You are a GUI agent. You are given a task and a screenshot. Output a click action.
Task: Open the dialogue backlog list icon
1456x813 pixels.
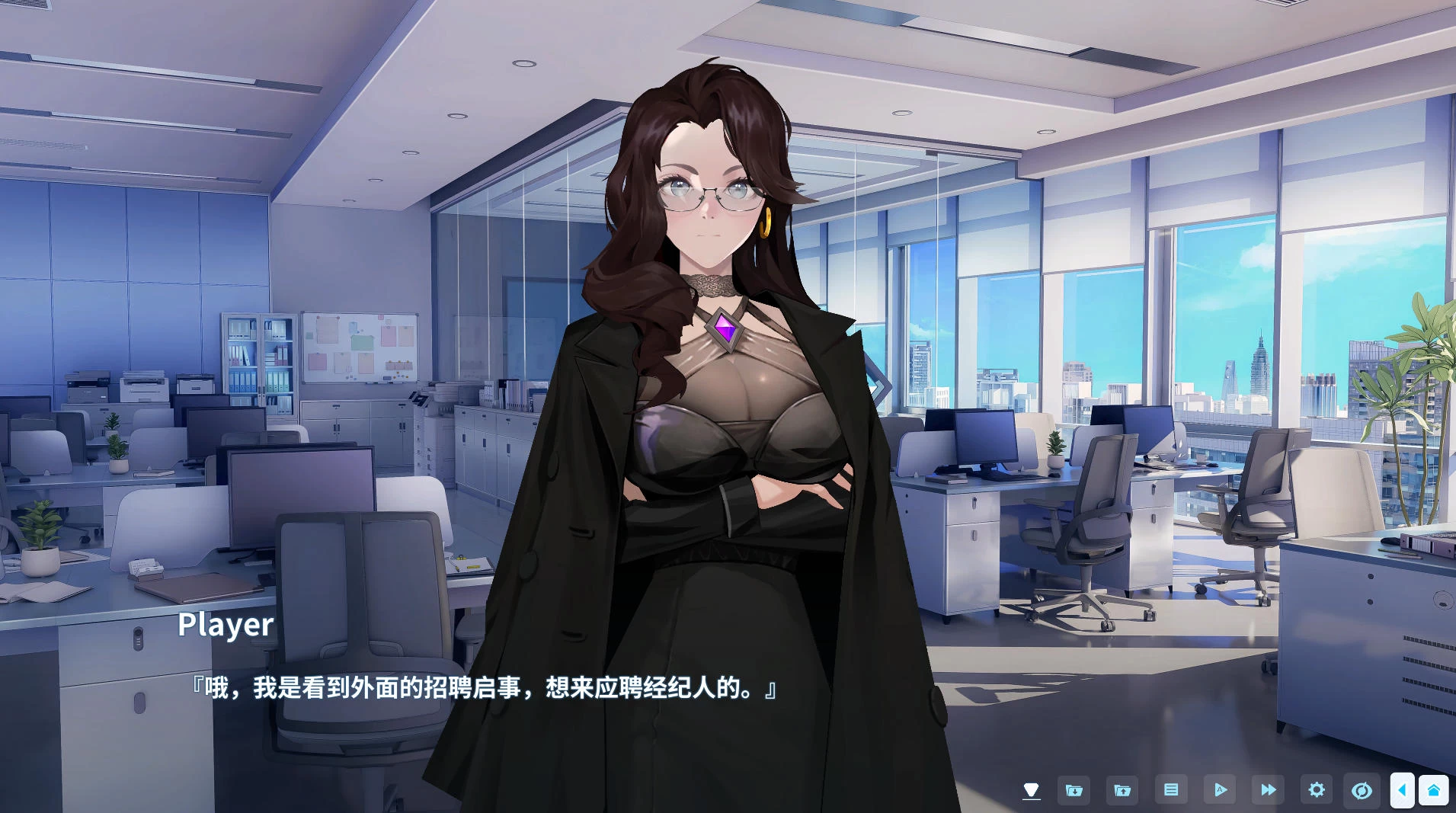(1172, 790)
